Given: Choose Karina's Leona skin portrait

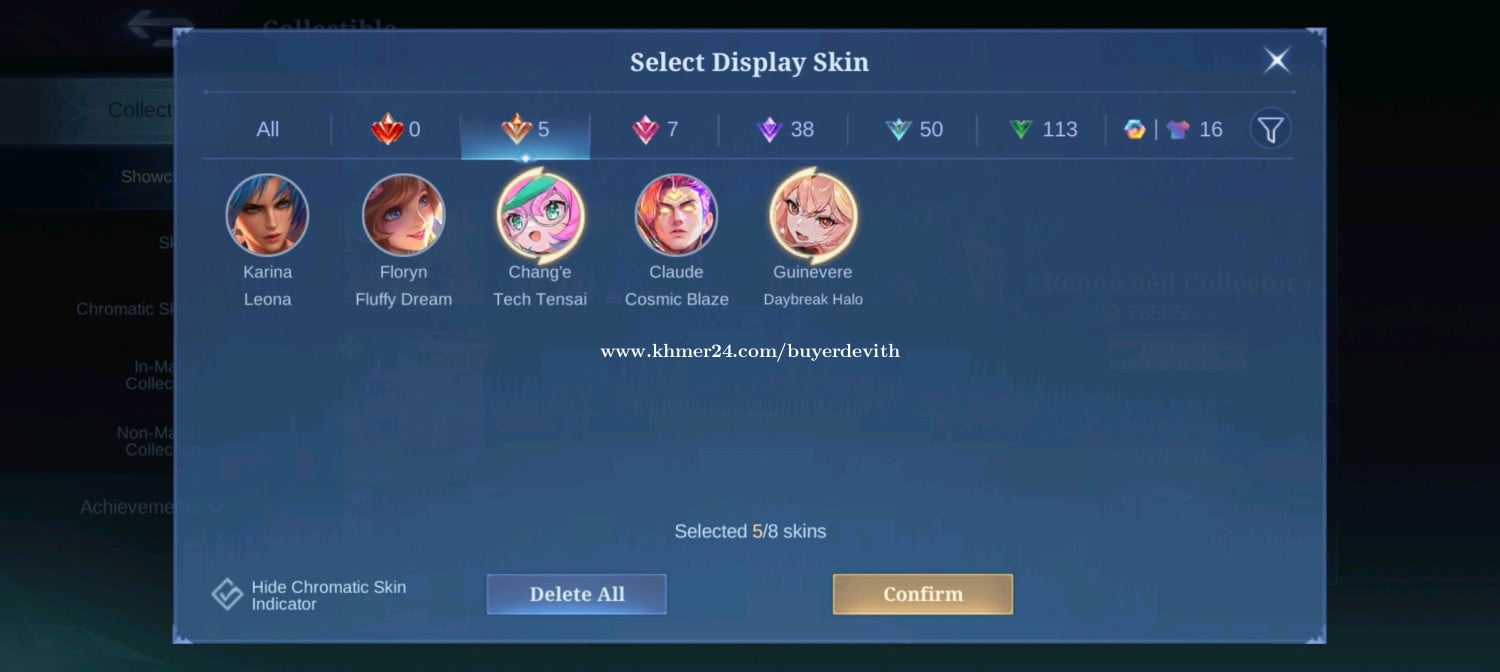Looking at the screenshot, I should click(x=267, y=215).
